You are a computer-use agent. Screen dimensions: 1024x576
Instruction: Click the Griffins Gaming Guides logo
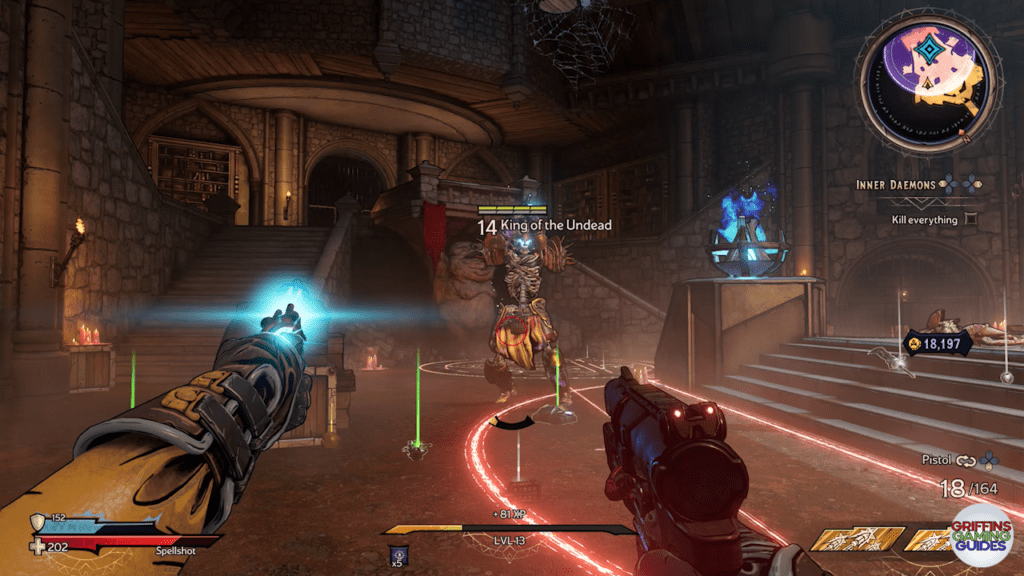(981, 537)
